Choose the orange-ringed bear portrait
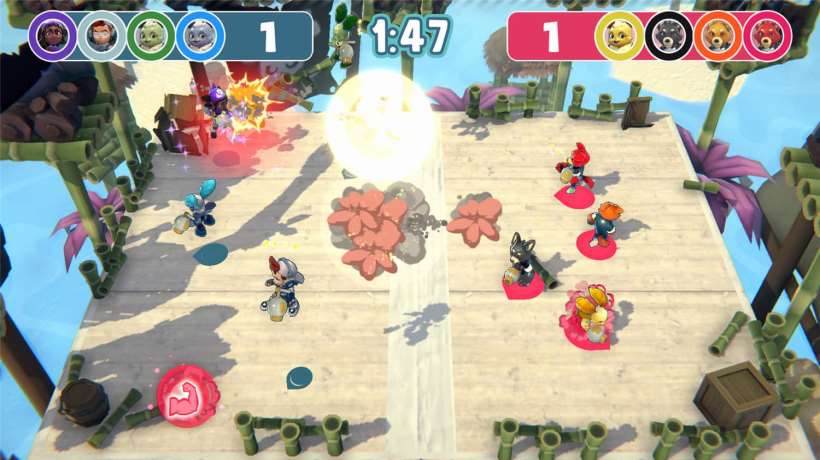This screenshot has height=460, width=820. coord(718,36)
